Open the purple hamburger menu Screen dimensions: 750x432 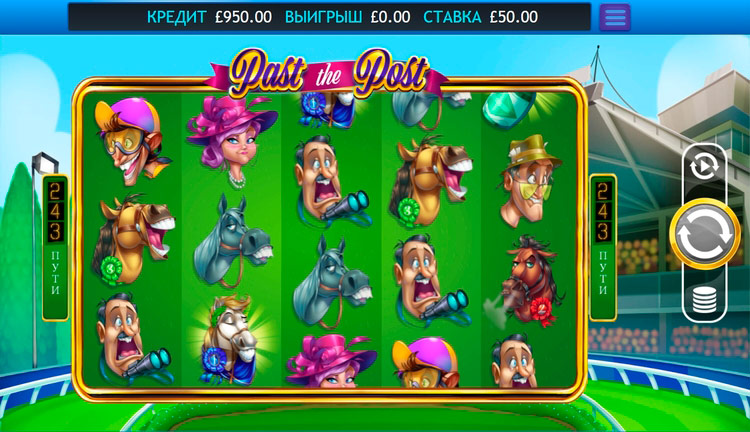[614, 17]
